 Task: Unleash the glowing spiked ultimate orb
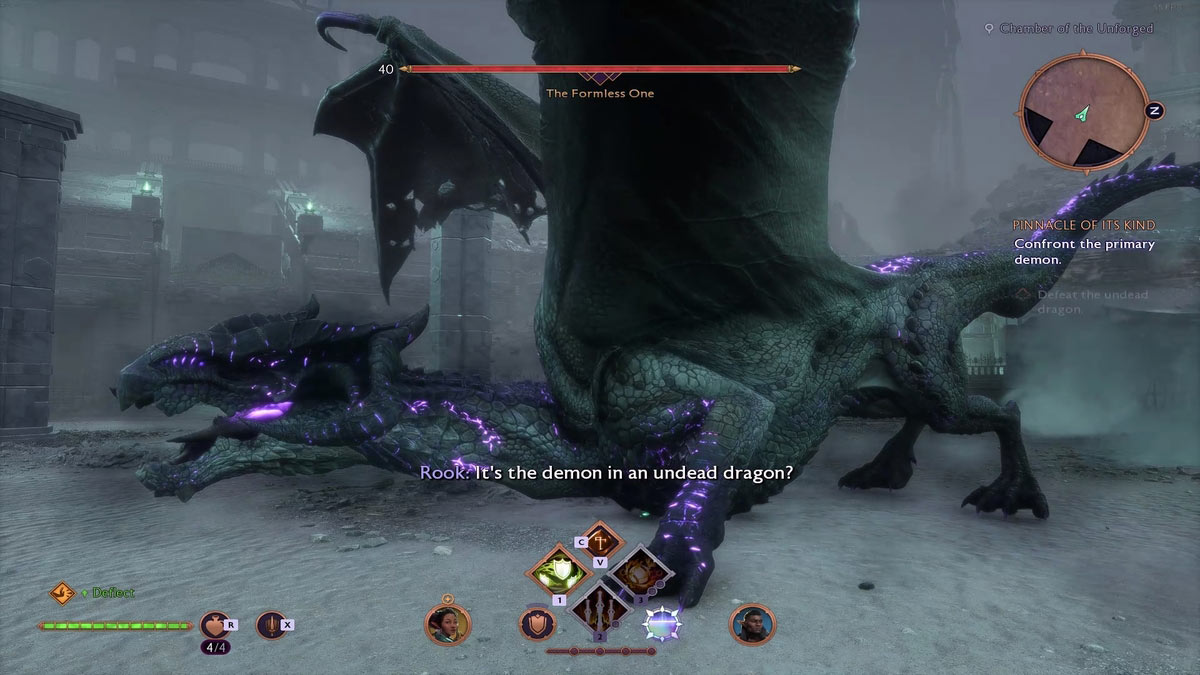[661, 624]
